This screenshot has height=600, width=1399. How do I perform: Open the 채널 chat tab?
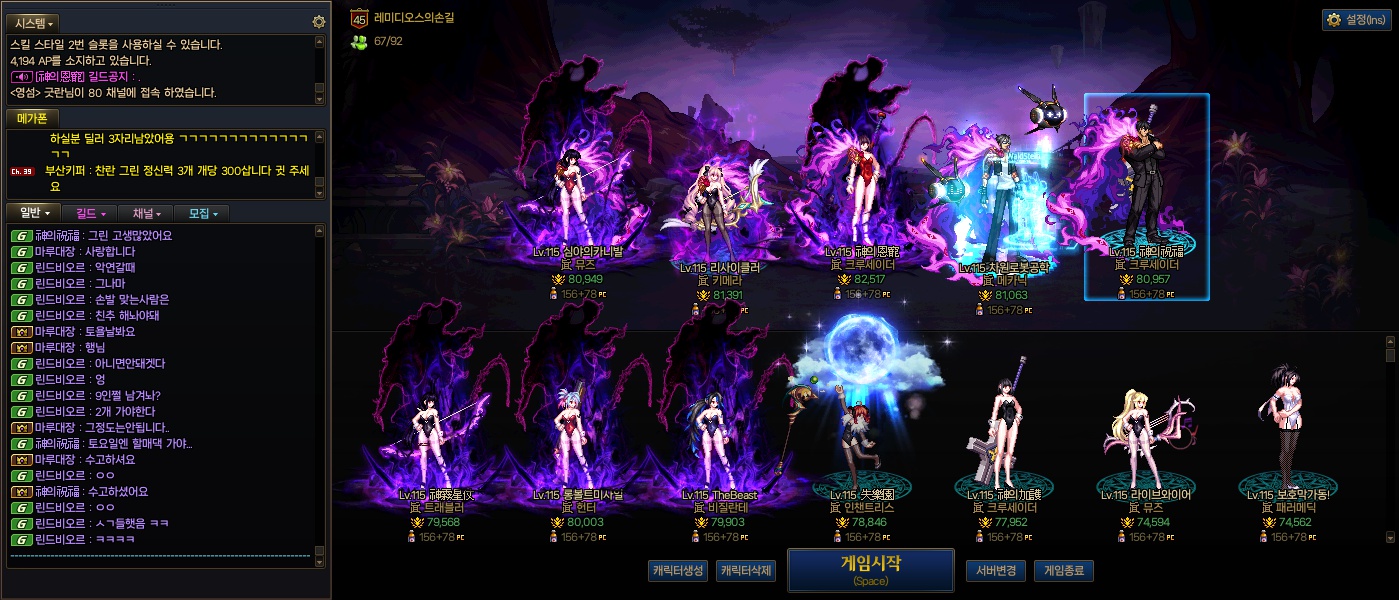click(x=146, y=213)
